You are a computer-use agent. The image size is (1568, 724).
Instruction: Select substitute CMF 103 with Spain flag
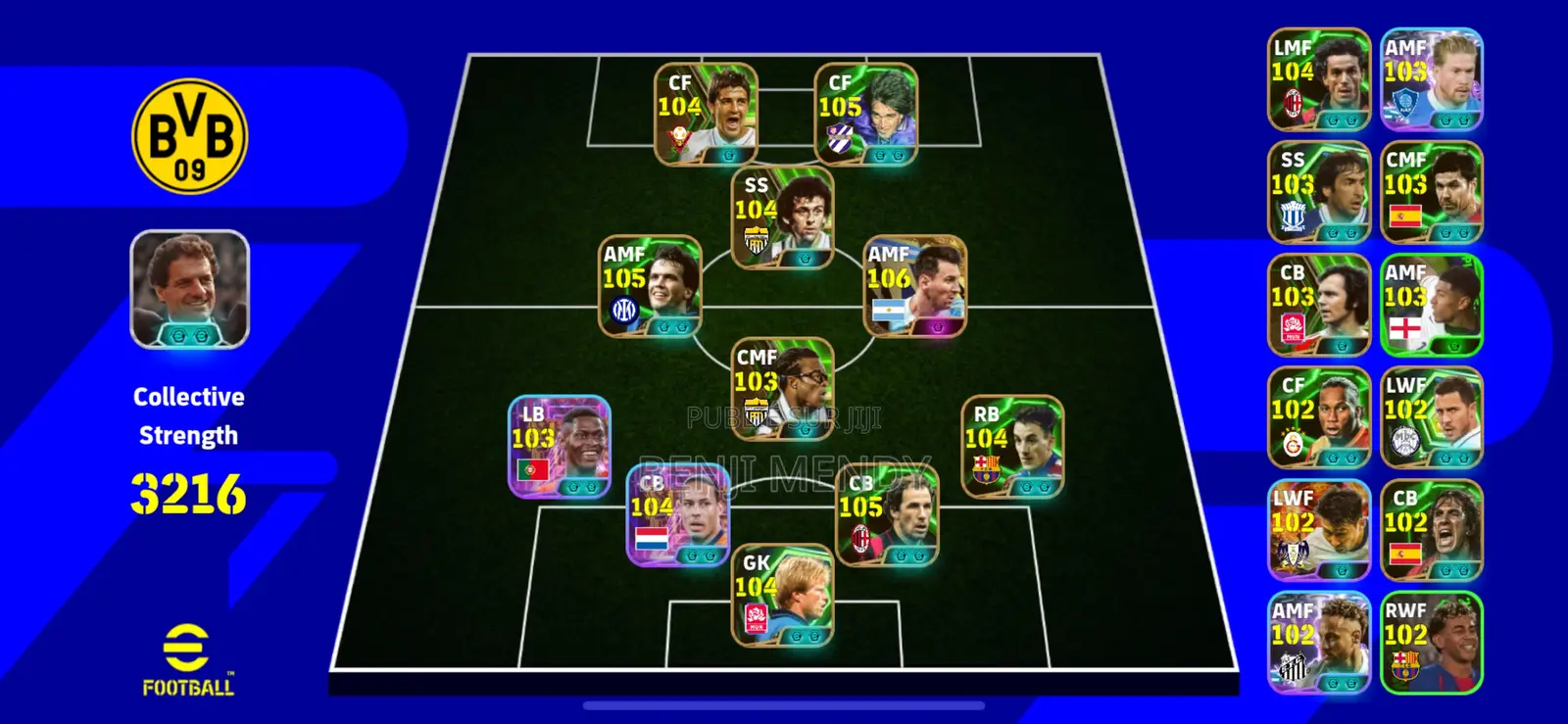point(1431,192)
